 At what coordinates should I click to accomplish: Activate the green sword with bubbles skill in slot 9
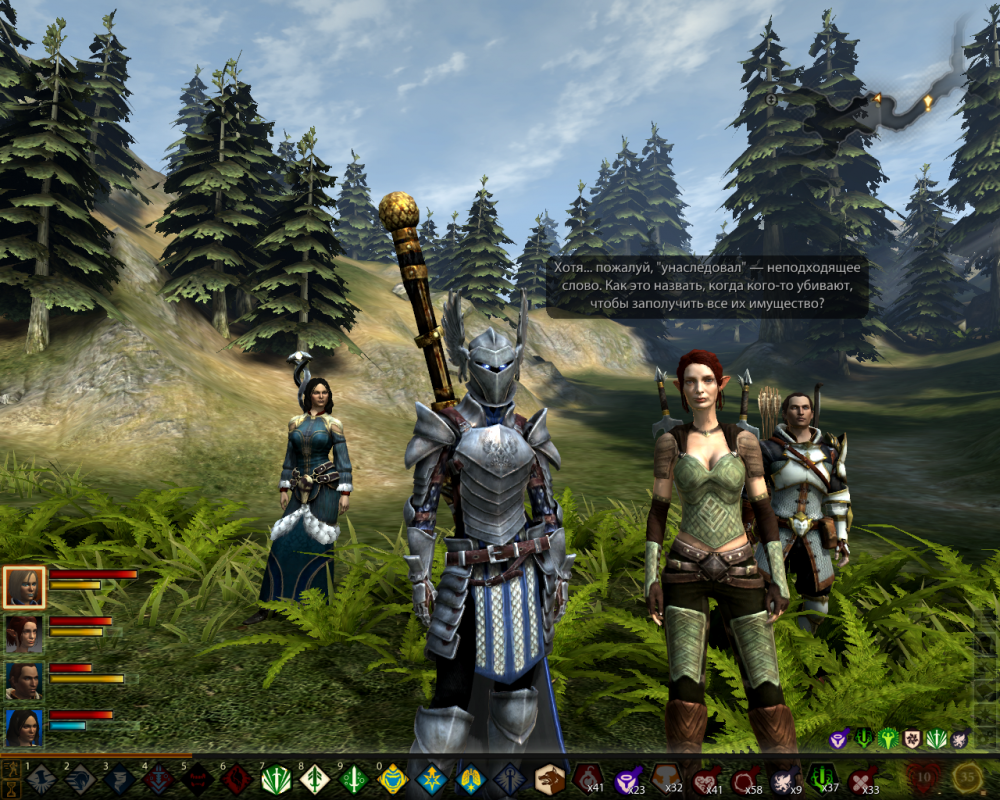tap(353, 779)
